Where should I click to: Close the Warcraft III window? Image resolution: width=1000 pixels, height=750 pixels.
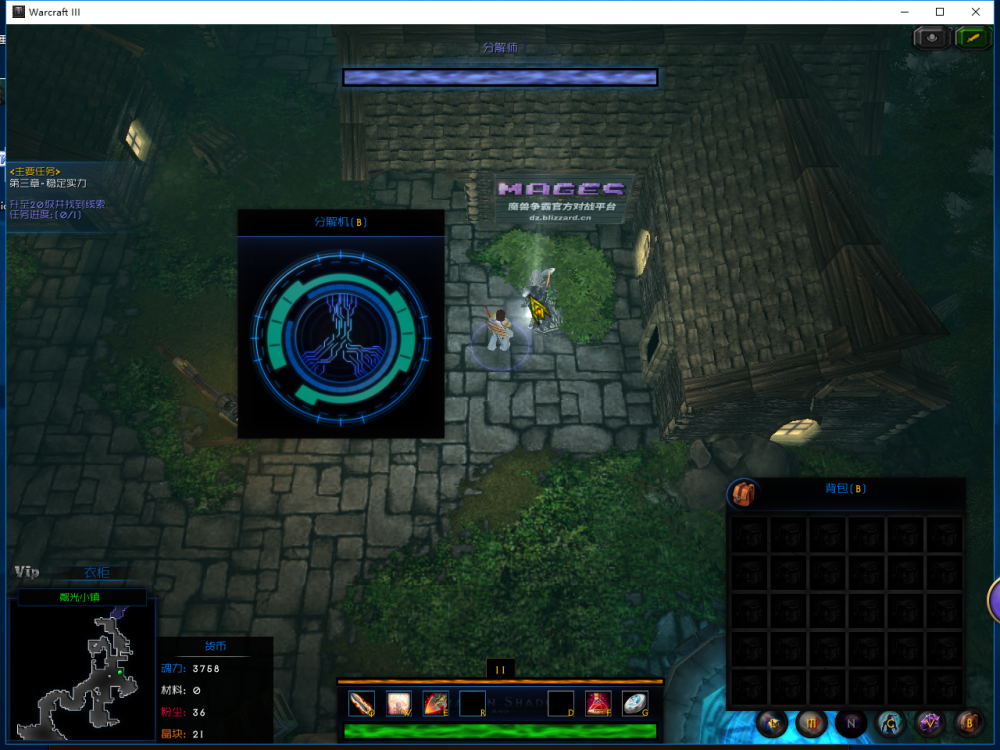coord(976,12)
